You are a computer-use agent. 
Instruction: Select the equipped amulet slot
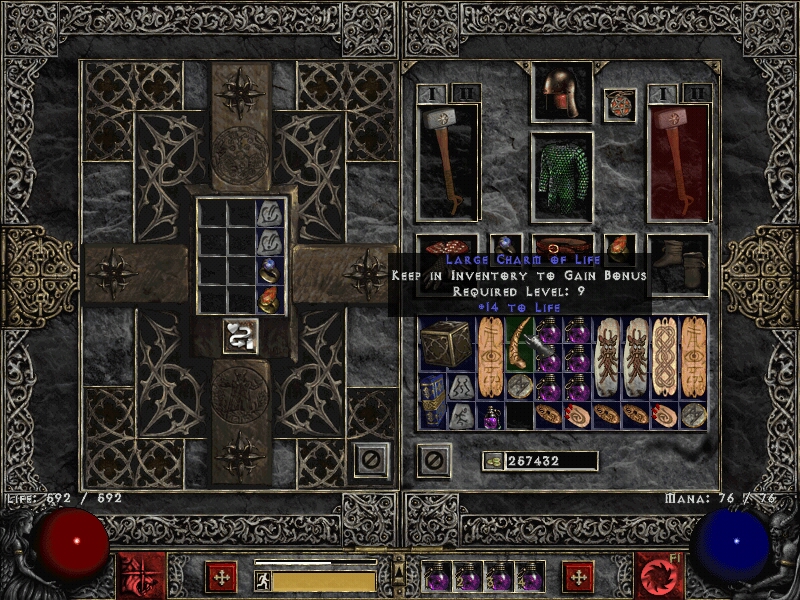620,106
